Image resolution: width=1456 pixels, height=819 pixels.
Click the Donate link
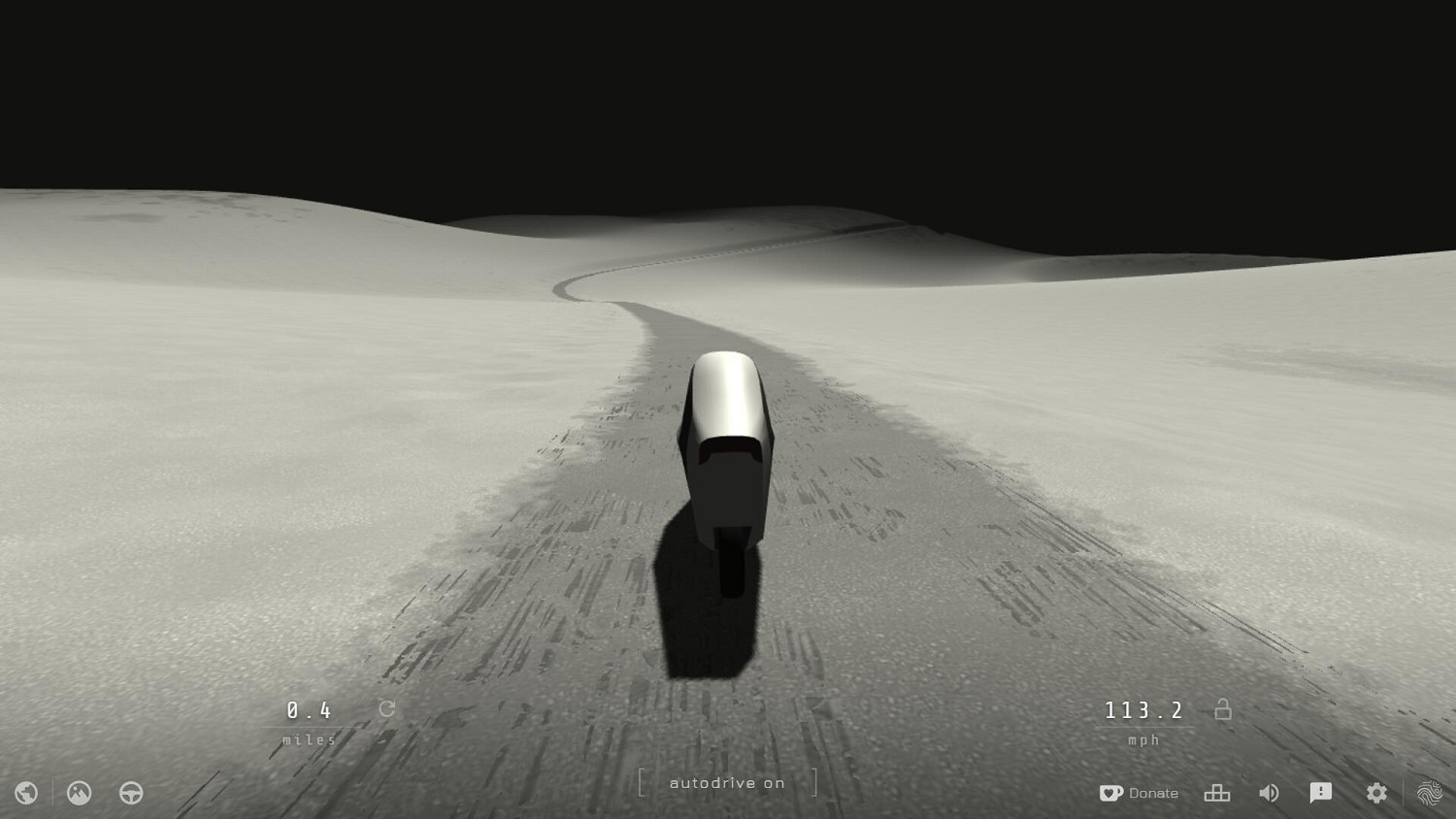pyautogui.click(x=1151, y=793)
